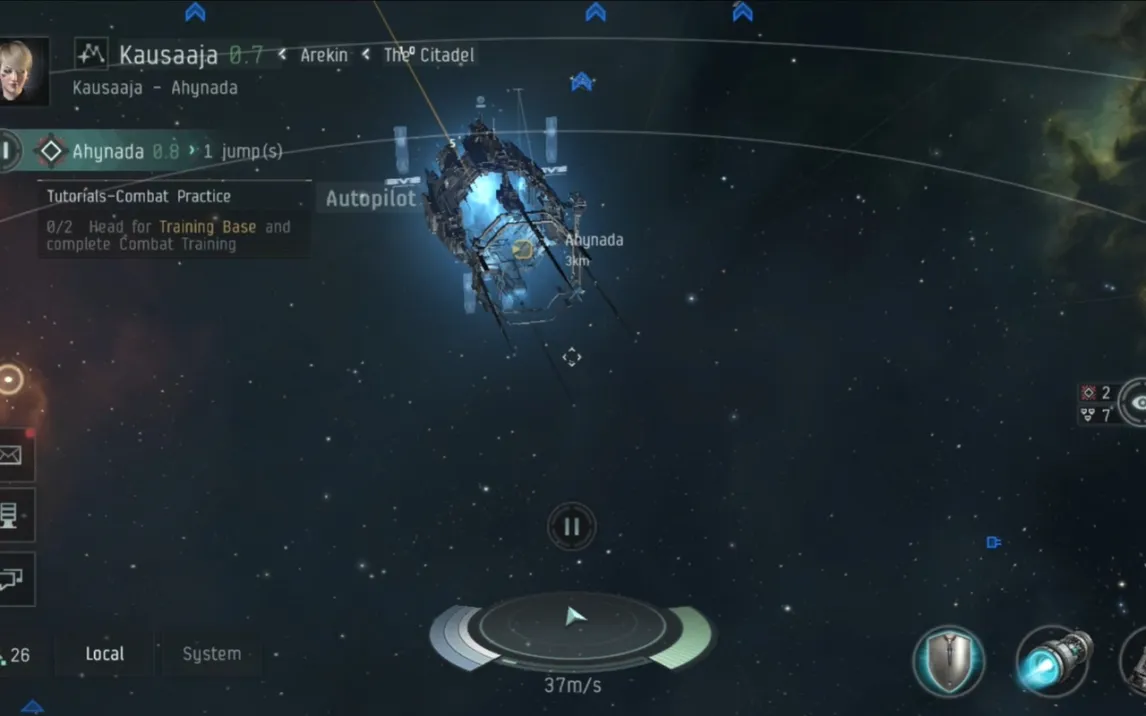Select the Ahynada stargate bracket

pyautogui.click(x=522, y=249)
